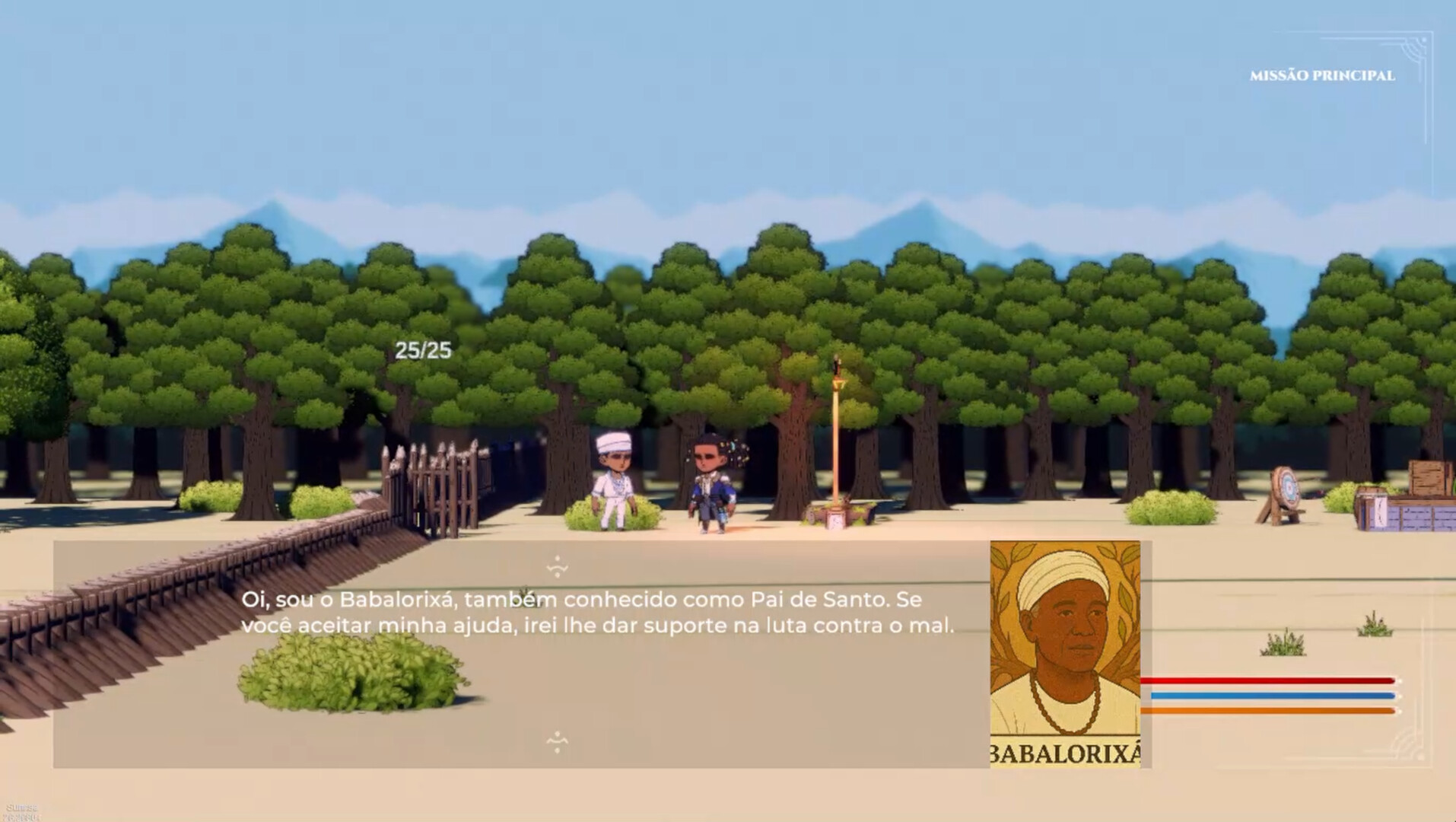
Task: Click the orange stamina bar
Action: (x=1270, y=710)
